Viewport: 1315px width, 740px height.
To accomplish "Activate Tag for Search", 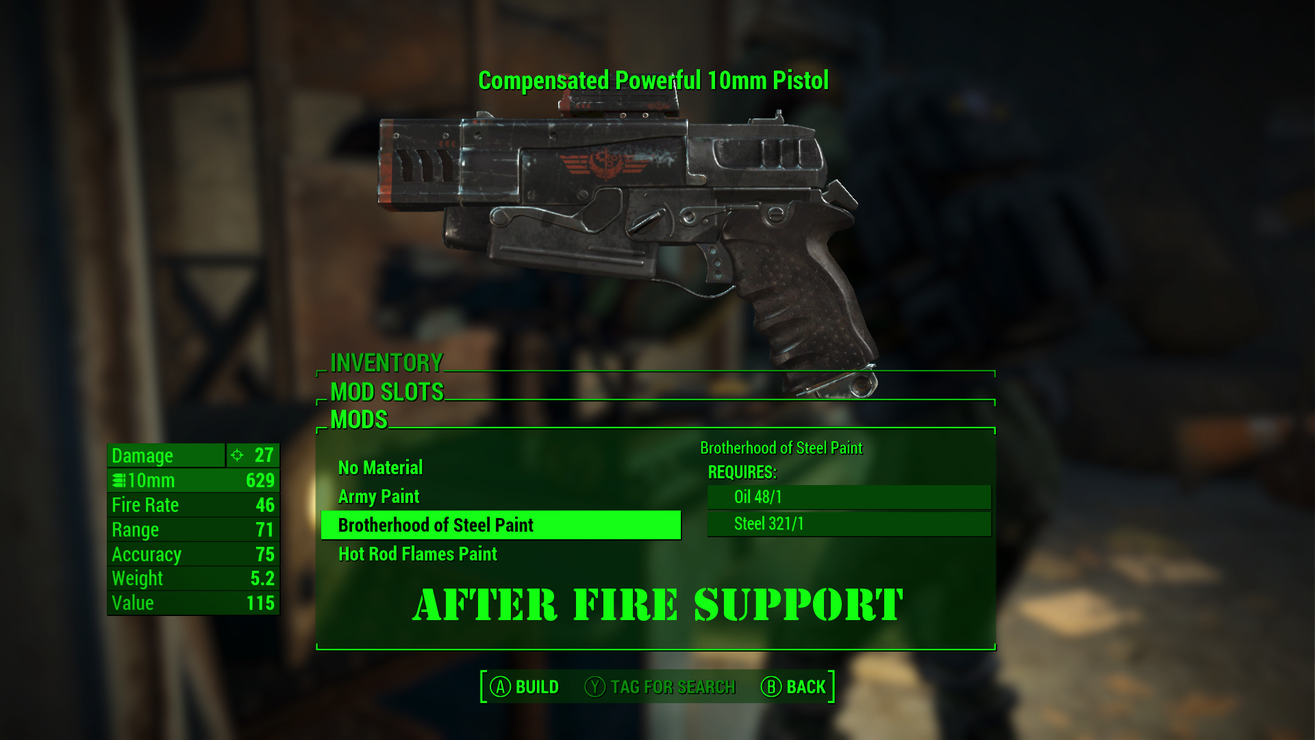I will coord(660,687).
